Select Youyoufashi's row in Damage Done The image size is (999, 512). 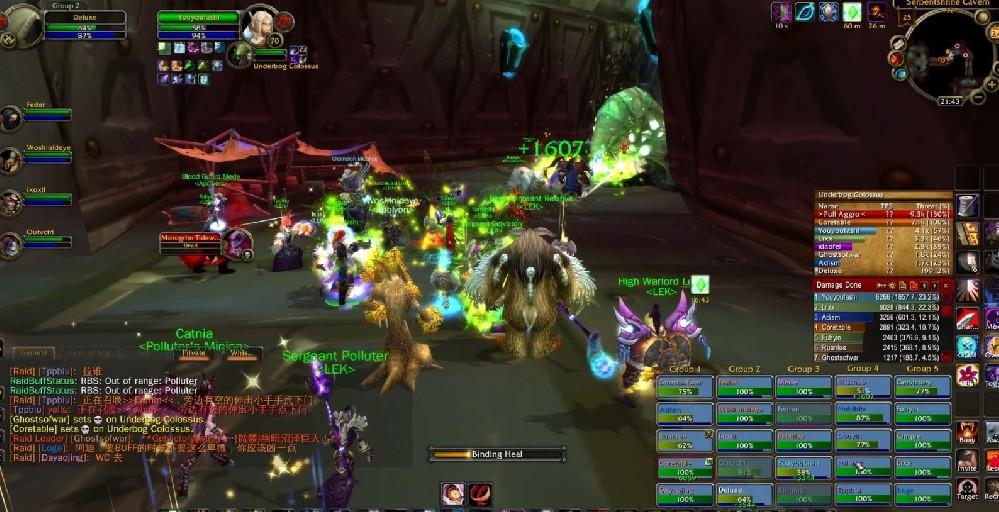[x=879, y=297]
